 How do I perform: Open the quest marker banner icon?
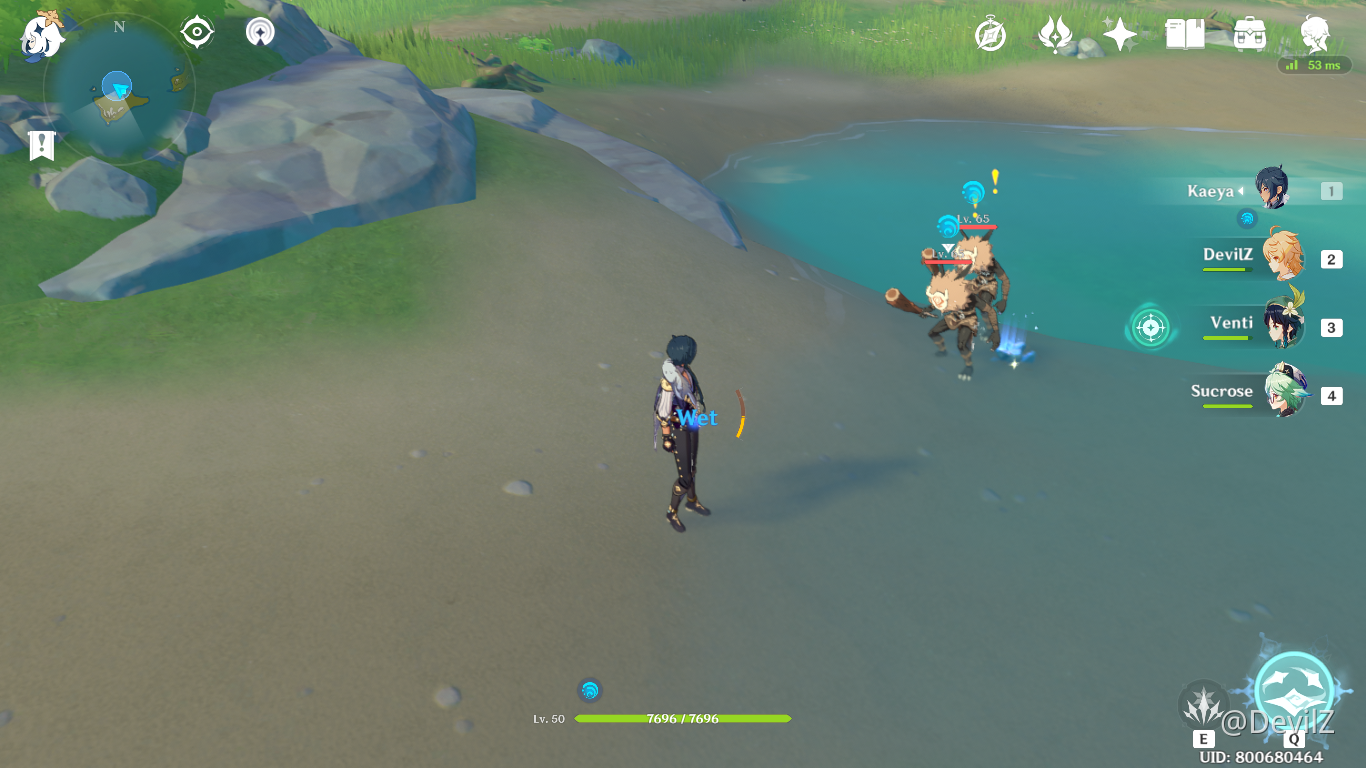(41, 145)
